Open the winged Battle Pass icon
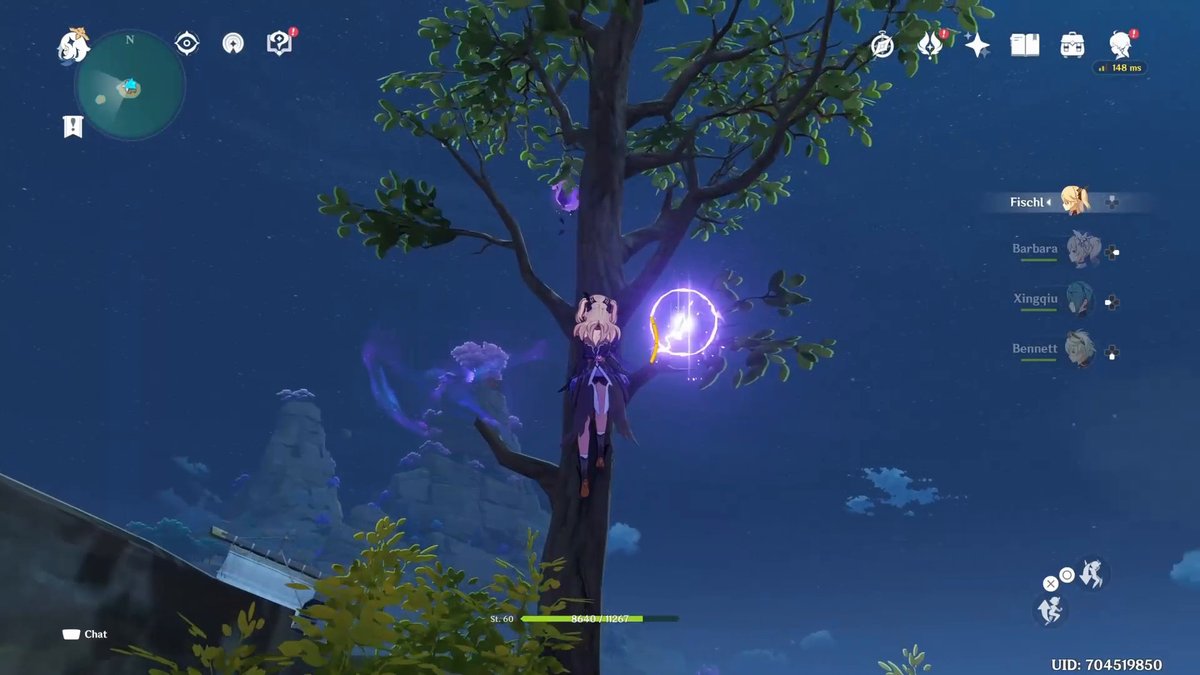Screen dimensions: 1200x675 929,45
